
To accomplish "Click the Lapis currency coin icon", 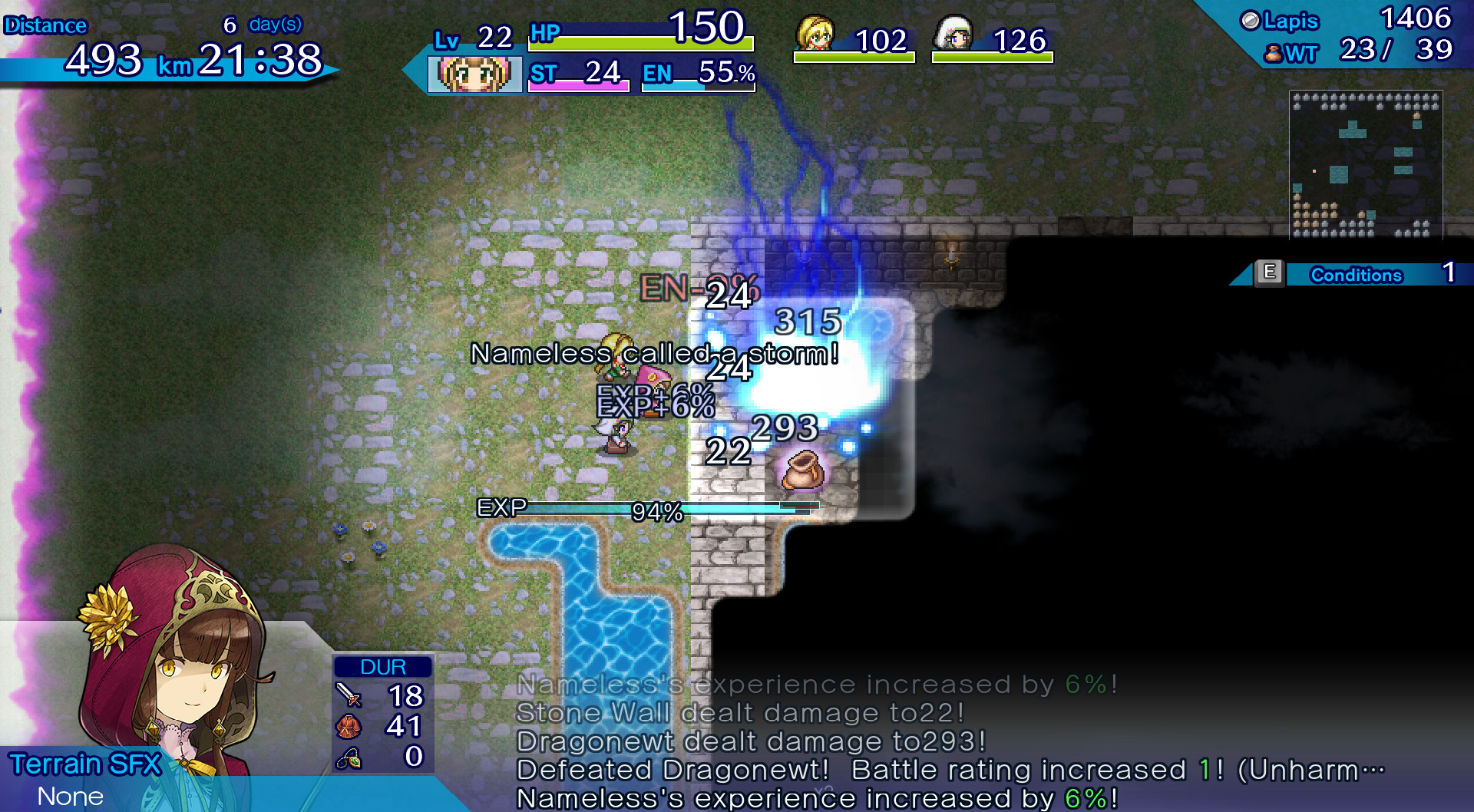I will point(1250,21).
